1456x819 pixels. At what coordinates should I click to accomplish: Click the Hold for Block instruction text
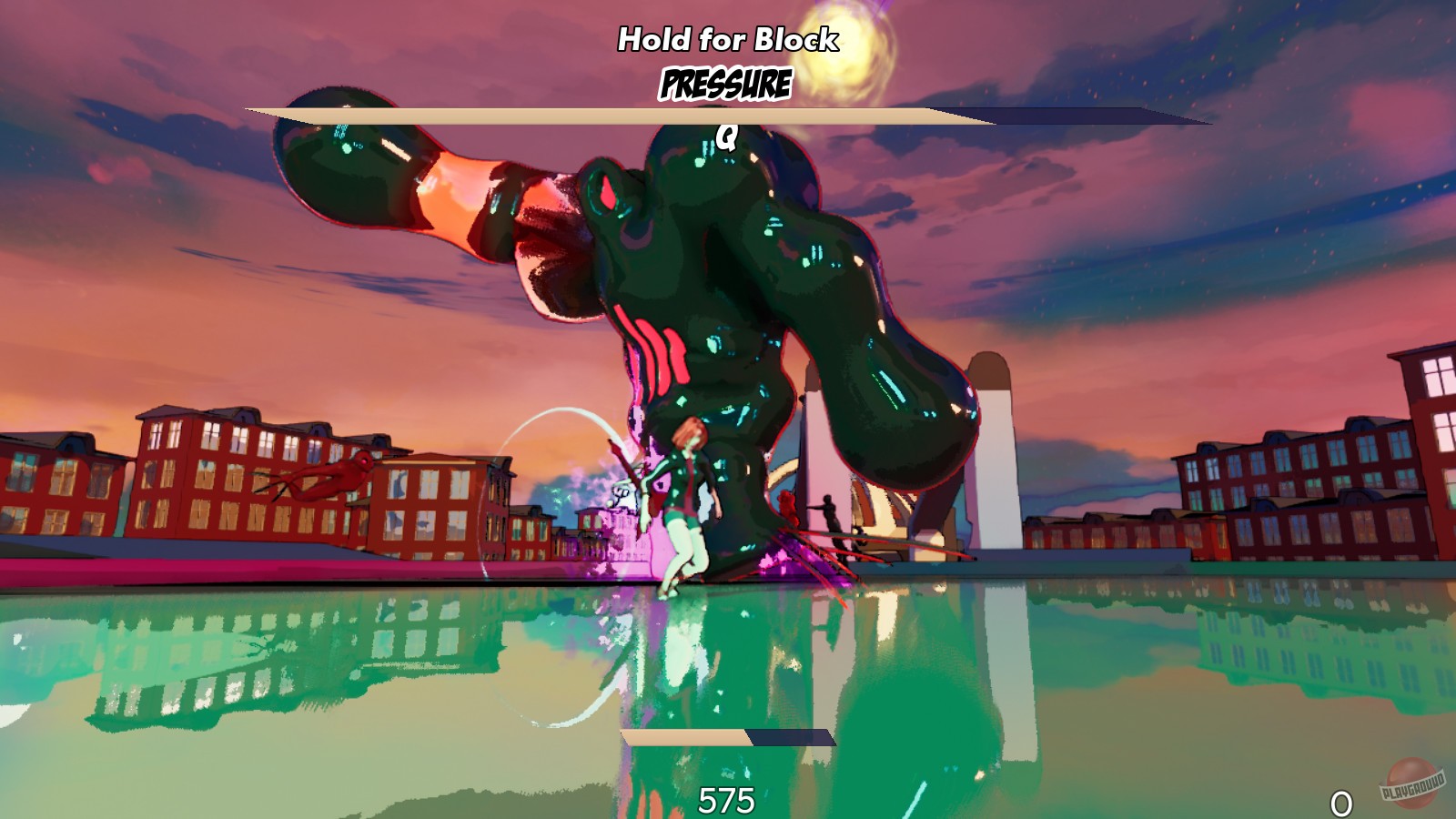coord(728,38)
